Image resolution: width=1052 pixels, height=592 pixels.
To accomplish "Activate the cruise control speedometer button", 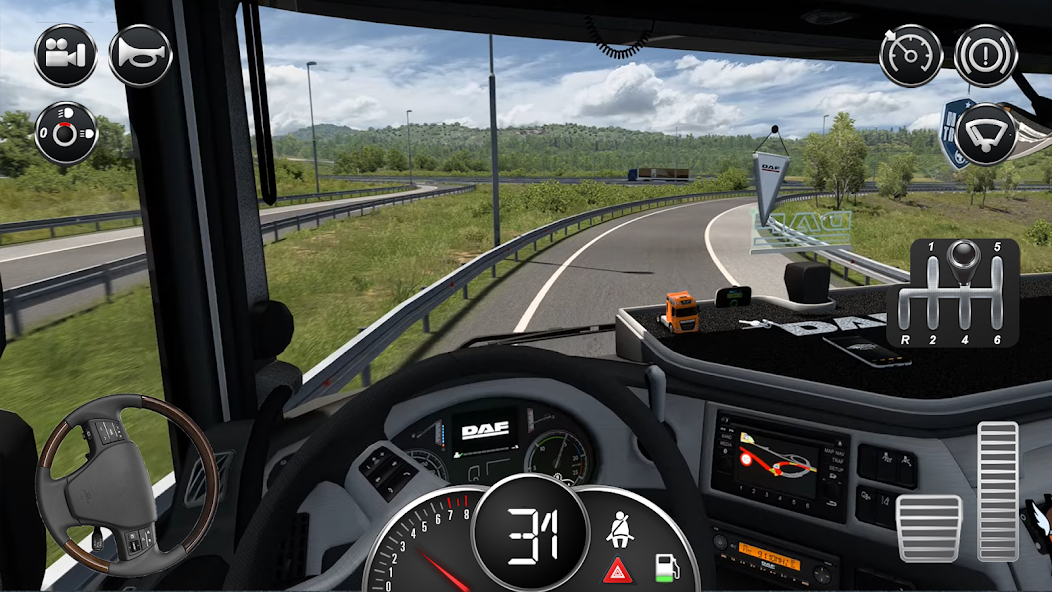I will click(910, 56).
